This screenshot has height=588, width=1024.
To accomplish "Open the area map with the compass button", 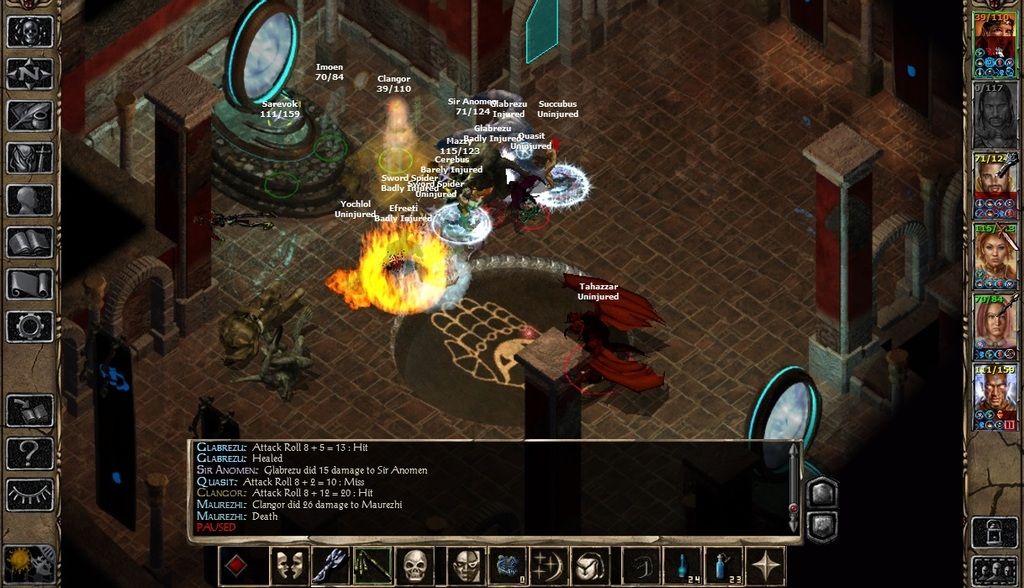I will [x=30, y=73].
